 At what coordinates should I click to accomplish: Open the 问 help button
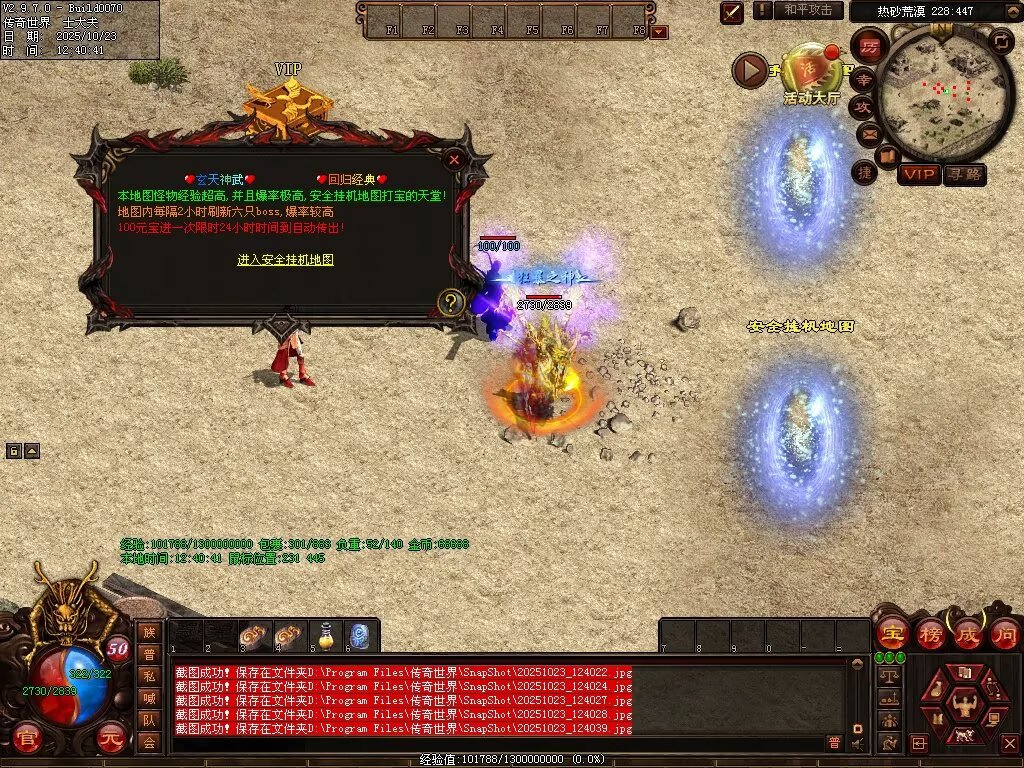point(1004,634)
